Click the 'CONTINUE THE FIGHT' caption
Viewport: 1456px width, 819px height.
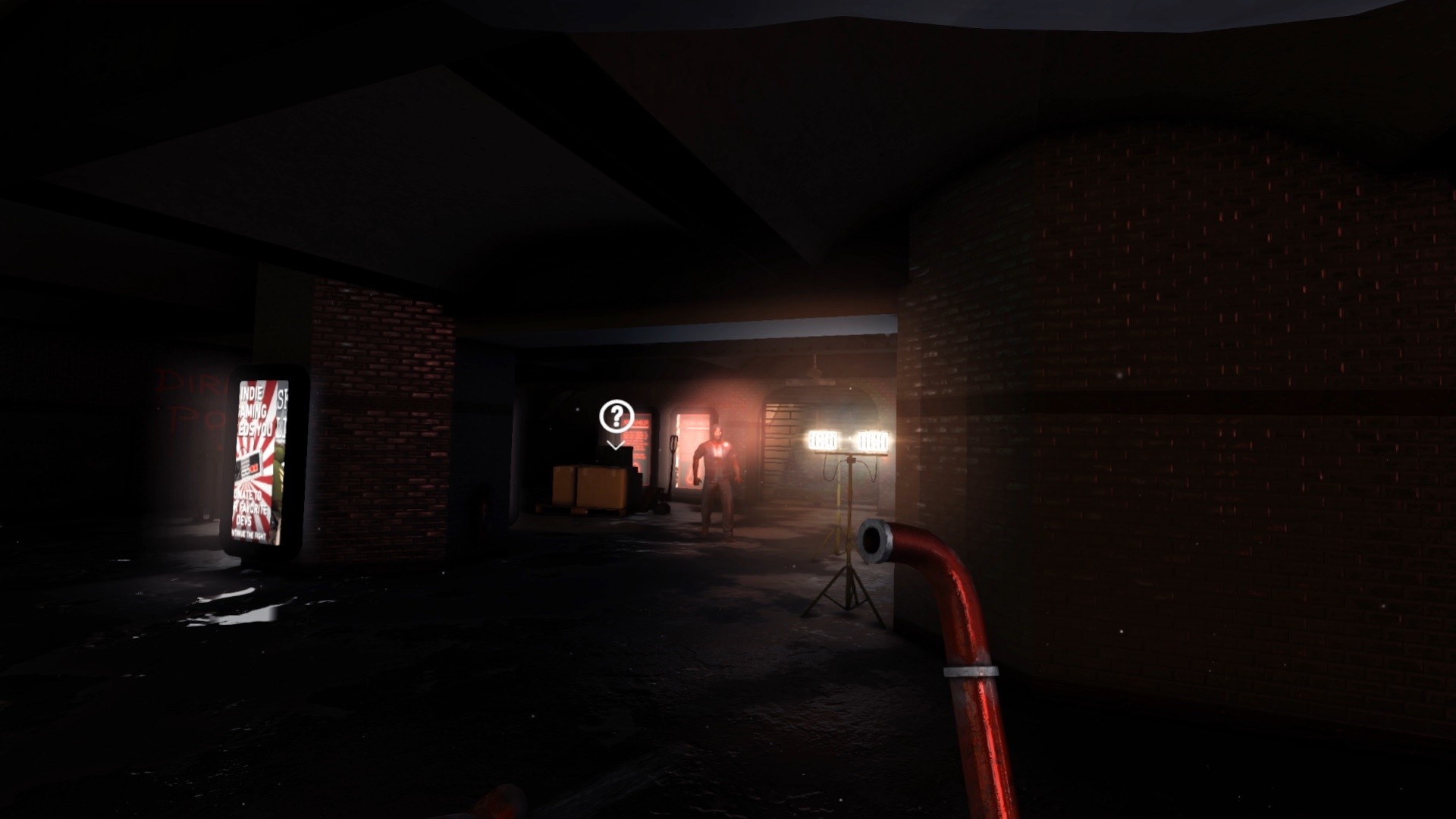click(x=250, y=534)
